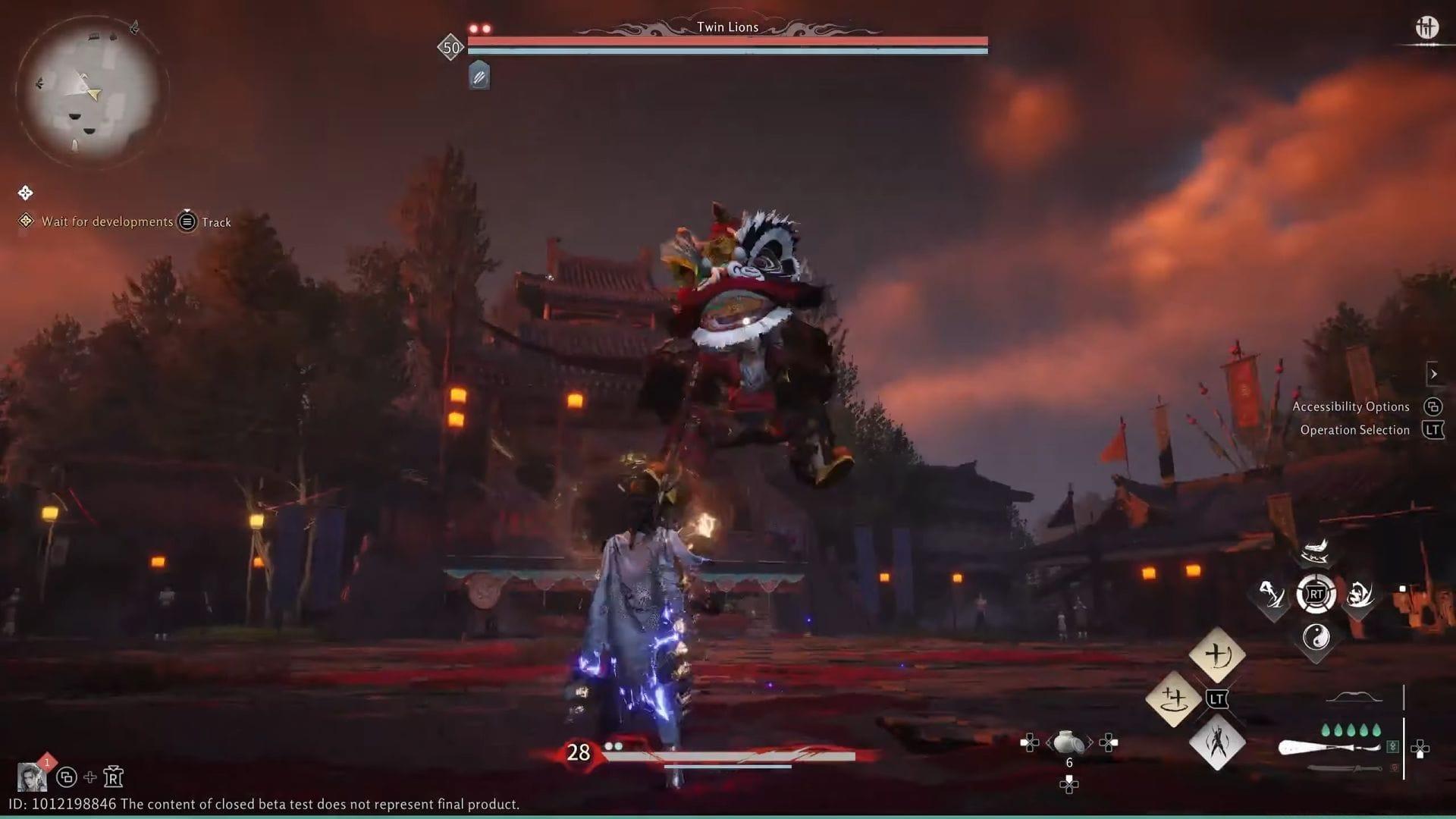
Task: Cycle consumables with the left d-pad arrow
Action: pyautogui.click(x=1029, y=742)
